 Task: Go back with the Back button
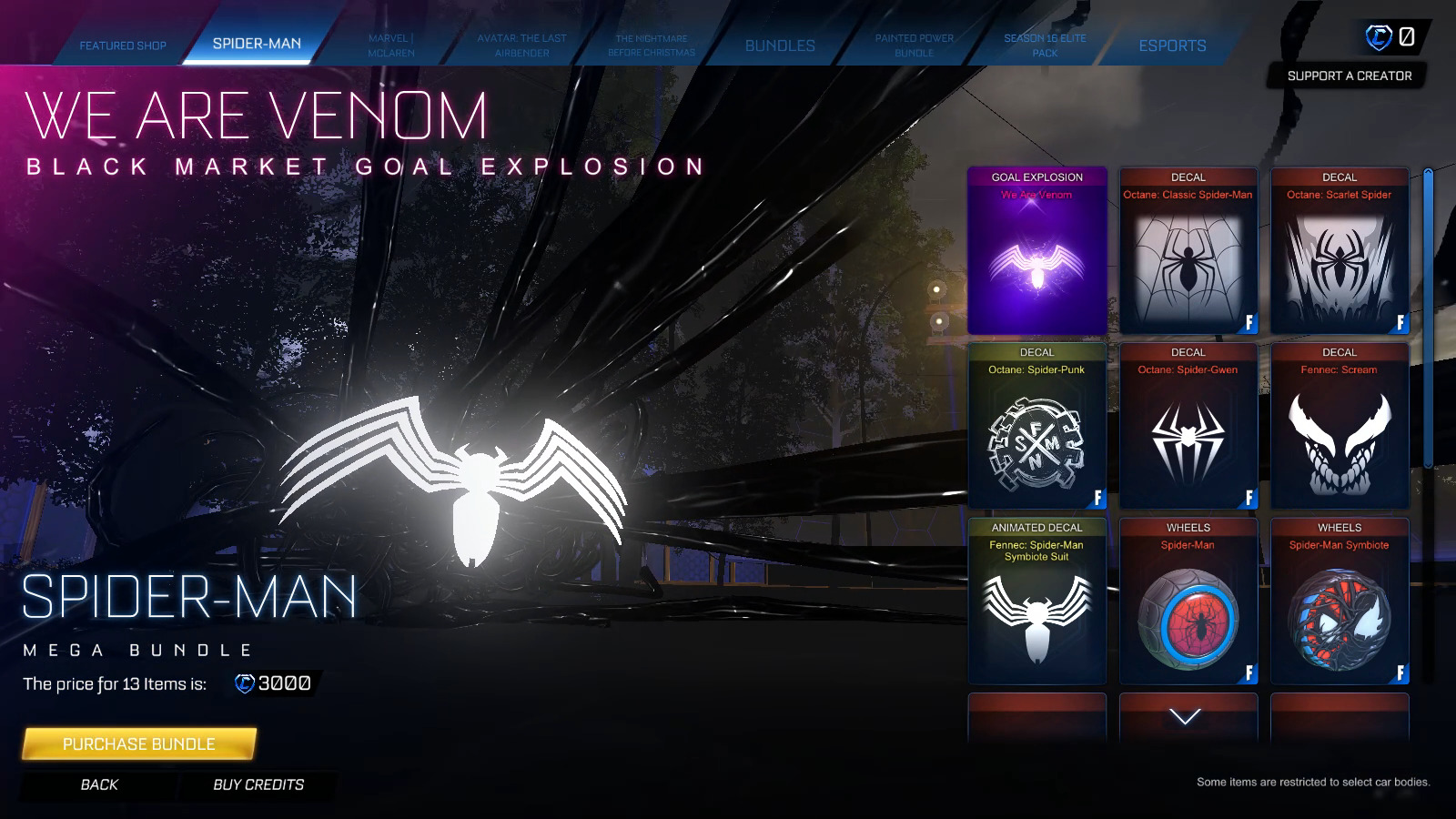99,784
